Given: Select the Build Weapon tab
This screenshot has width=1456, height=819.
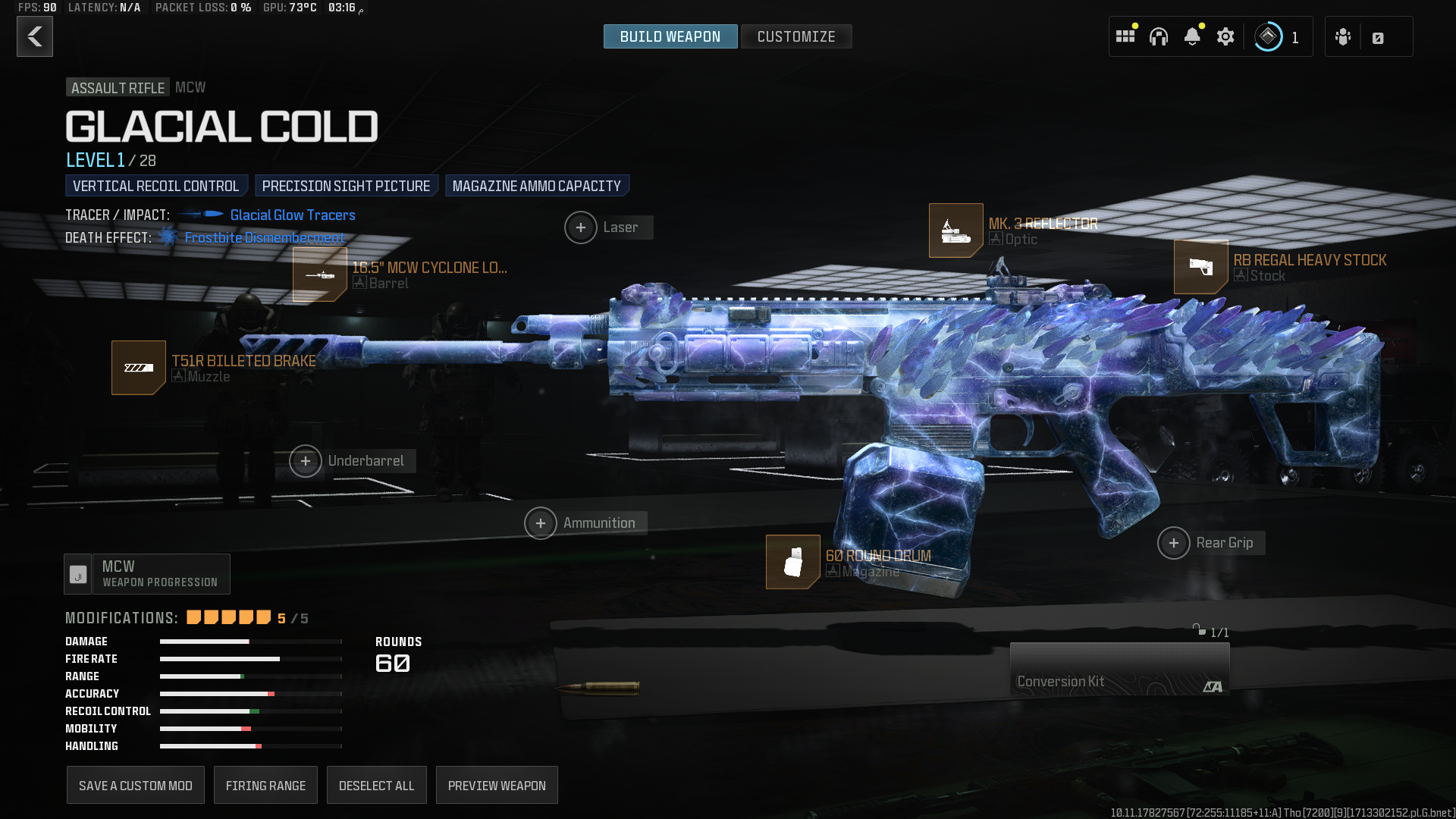Looking at the screenshot, I should [670, 36].
